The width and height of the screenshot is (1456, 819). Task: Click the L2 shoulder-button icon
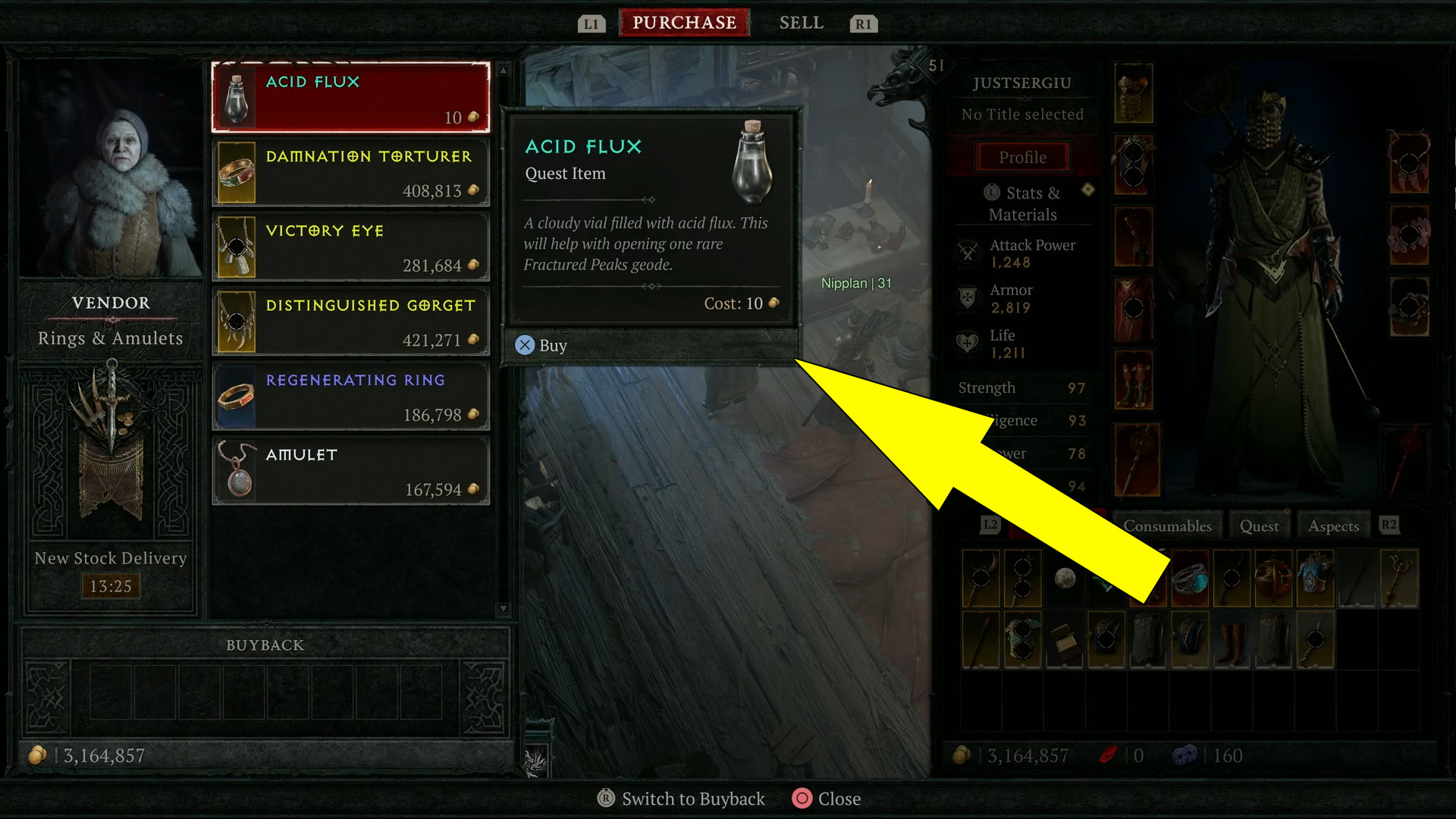(990, 523)
